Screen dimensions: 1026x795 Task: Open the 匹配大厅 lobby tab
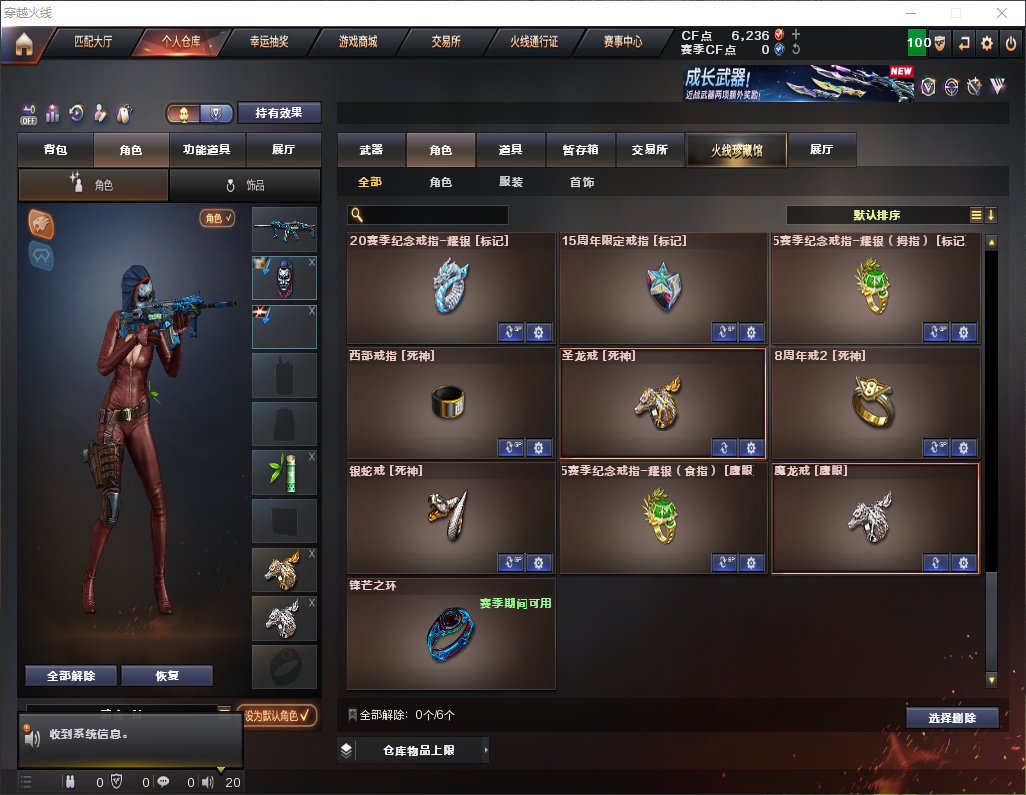pos(93,42)
